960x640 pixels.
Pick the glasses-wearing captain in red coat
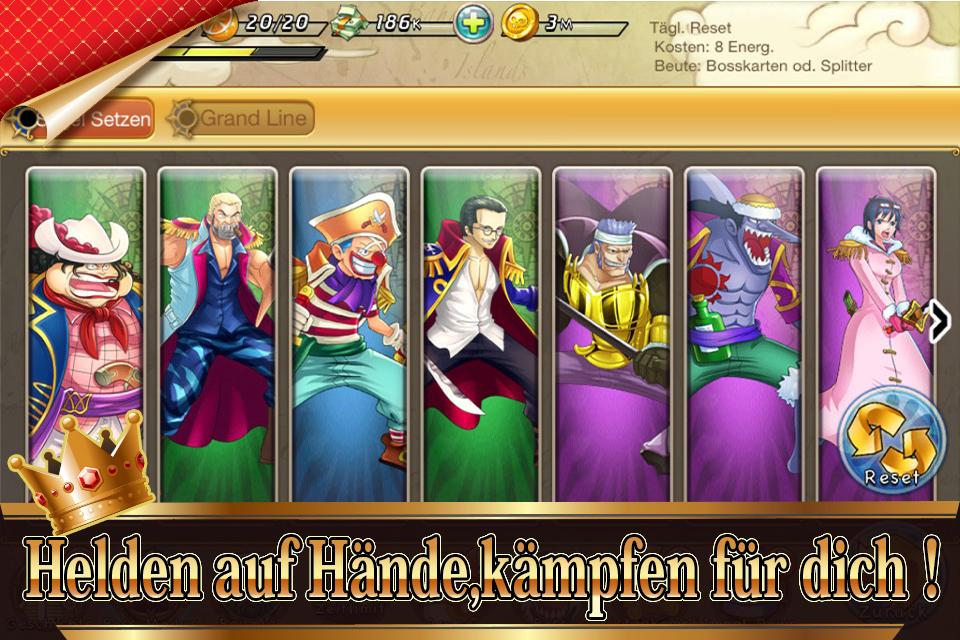[x=480, y=330]
